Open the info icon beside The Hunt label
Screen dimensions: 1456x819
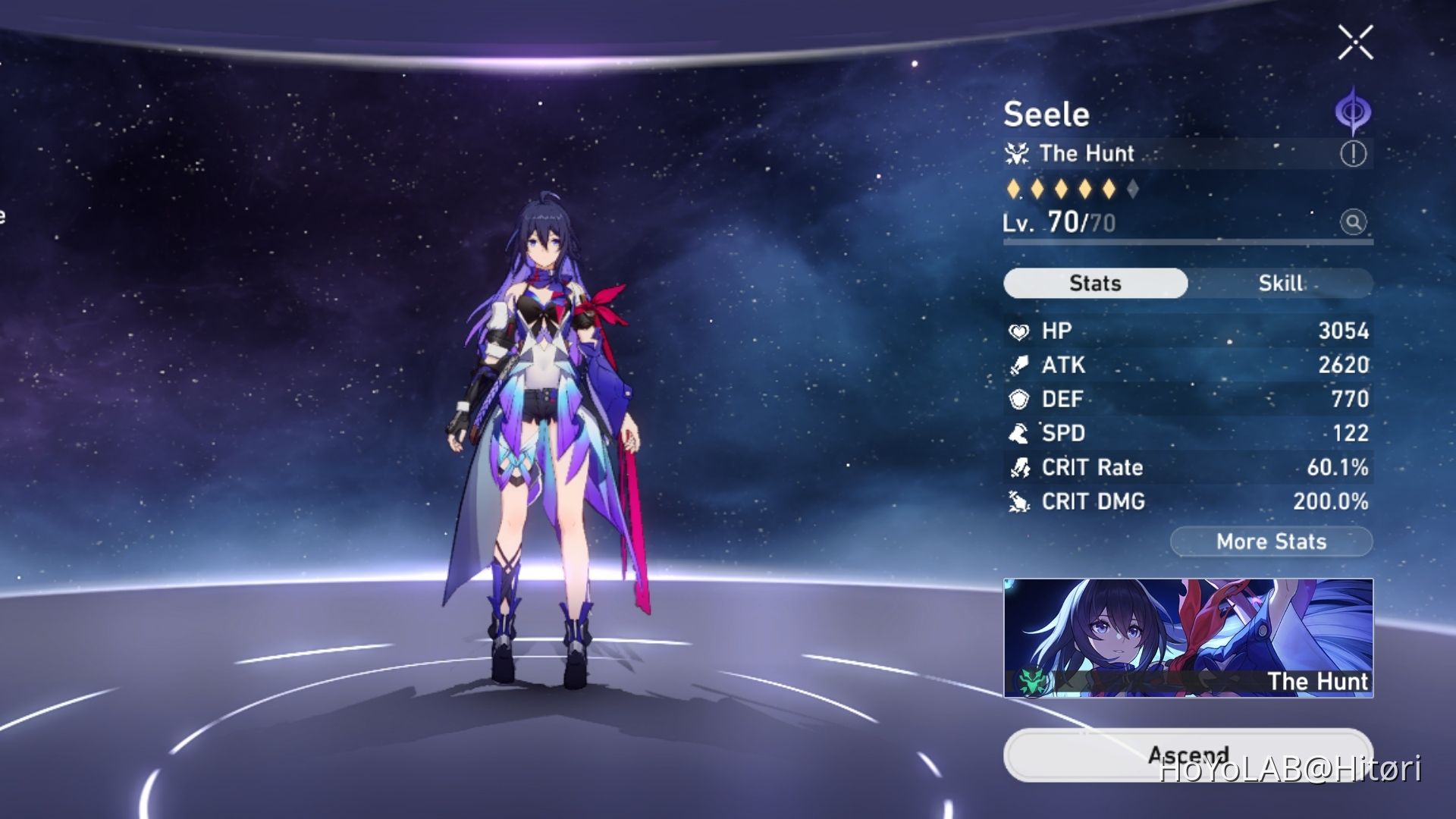(x=1354, y=153)
